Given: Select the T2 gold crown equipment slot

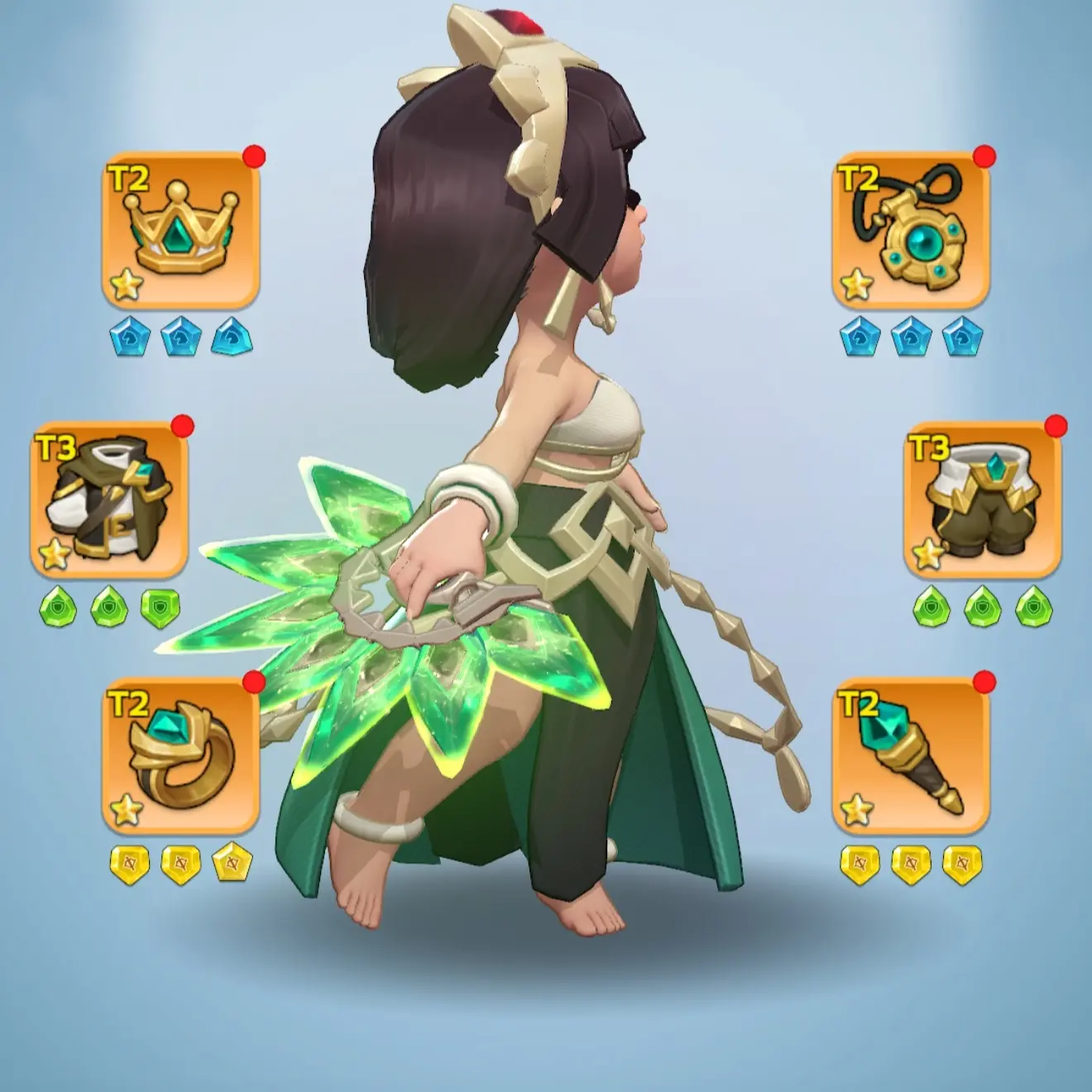Looking at the screenshot, I should (x=180, y=229).
